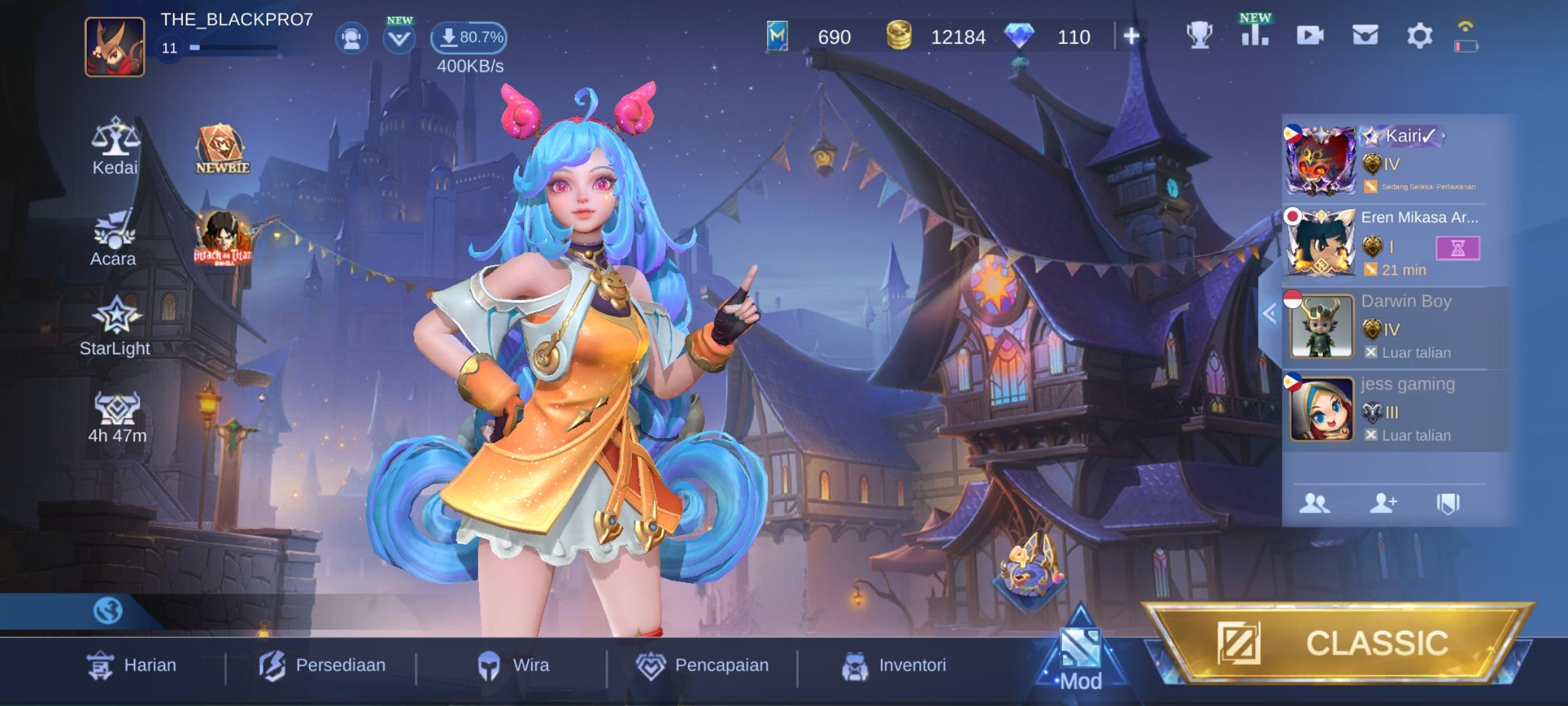This screenshot has width=1568, height=706.
Task: Click the NEW chevron icon near the profile
Action: tap(398, 38)
